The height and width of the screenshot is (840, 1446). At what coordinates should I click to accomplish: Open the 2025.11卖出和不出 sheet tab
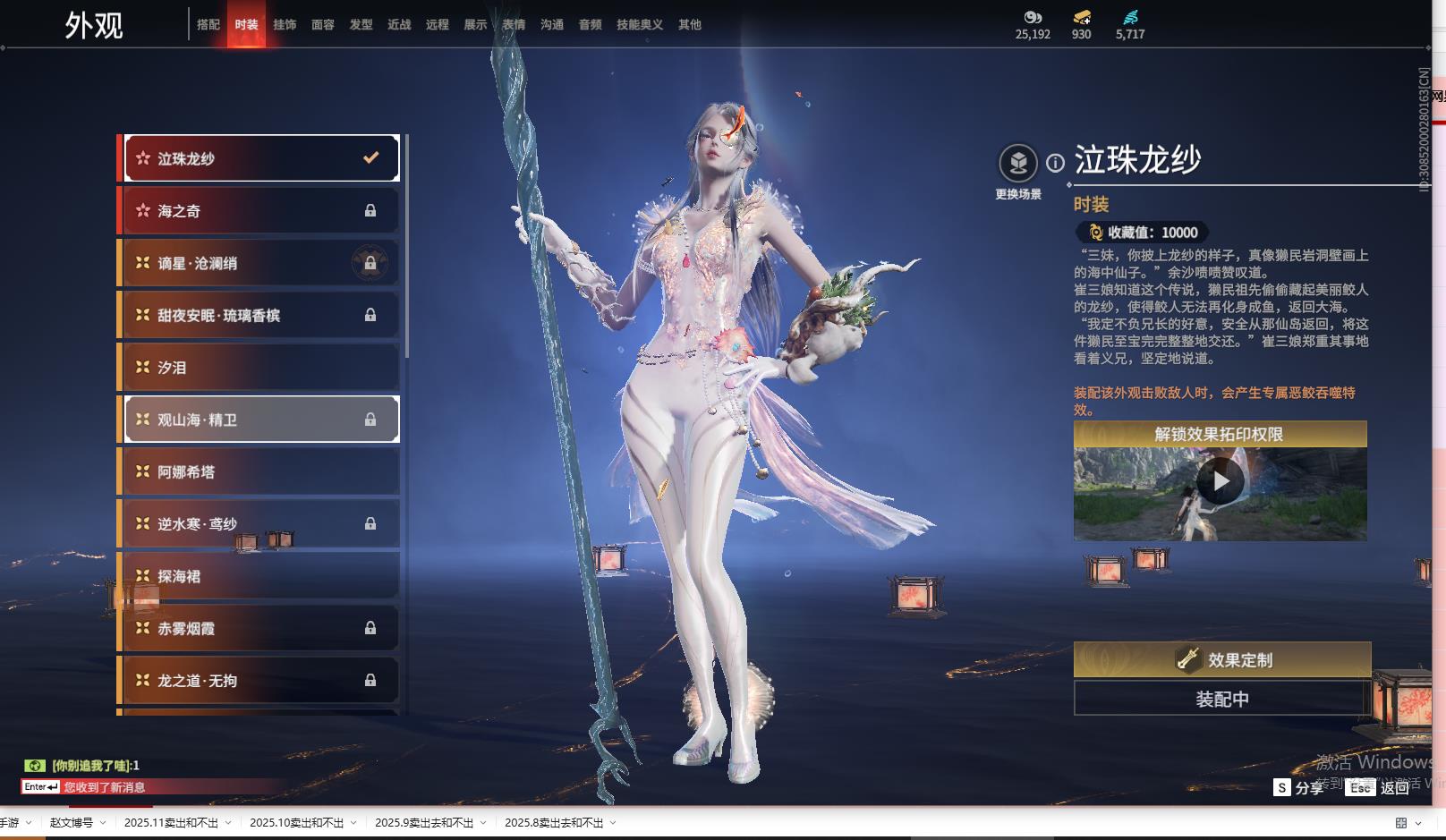171,823
